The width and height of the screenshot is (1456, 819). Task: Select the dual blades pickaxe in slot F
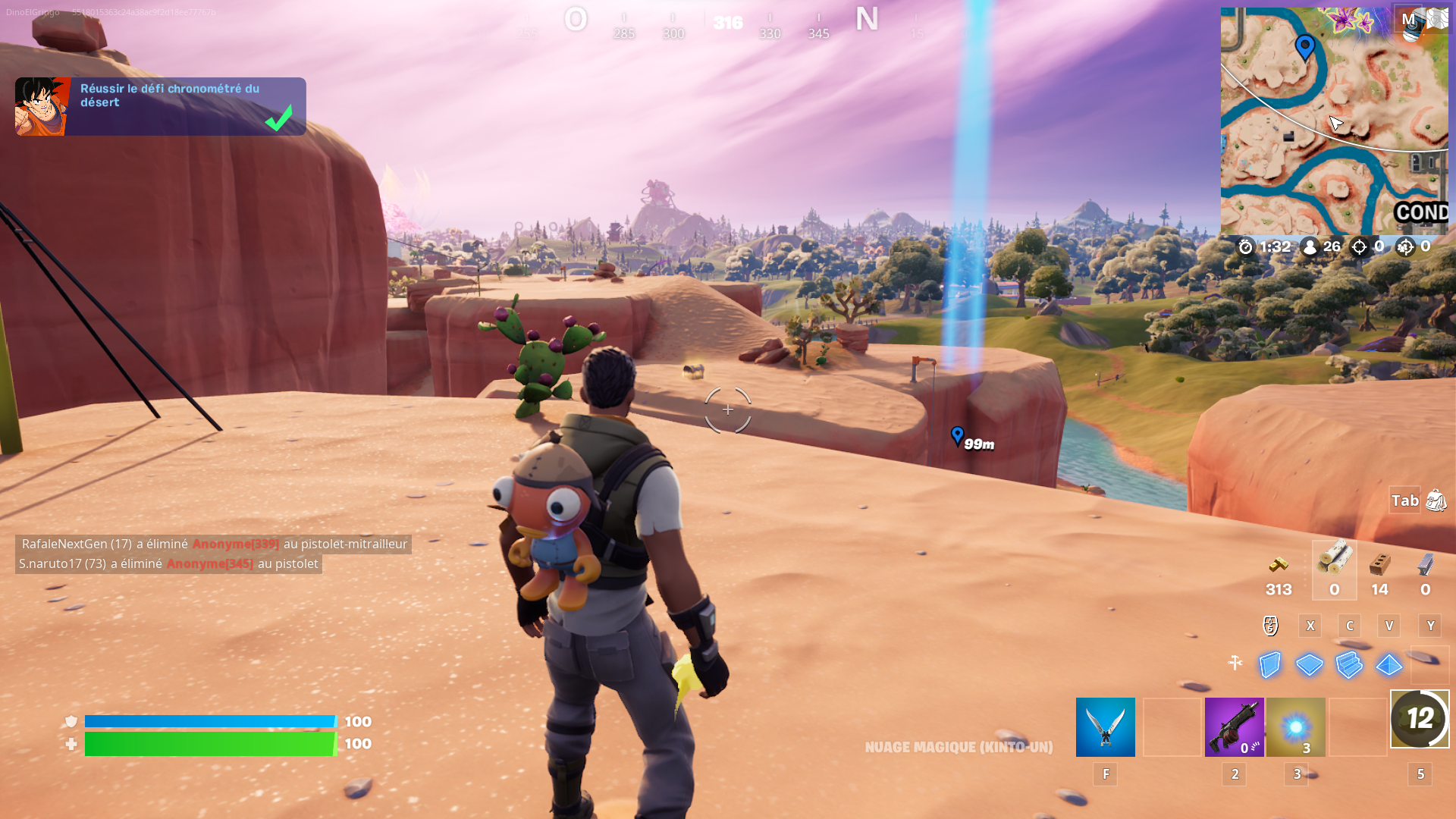pos(1104,726)
